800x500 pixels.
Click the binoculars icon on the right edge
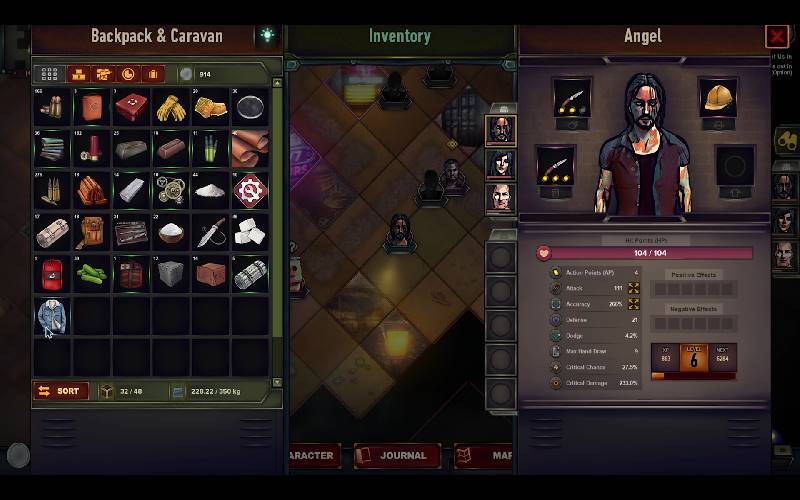tap(787, 141)
